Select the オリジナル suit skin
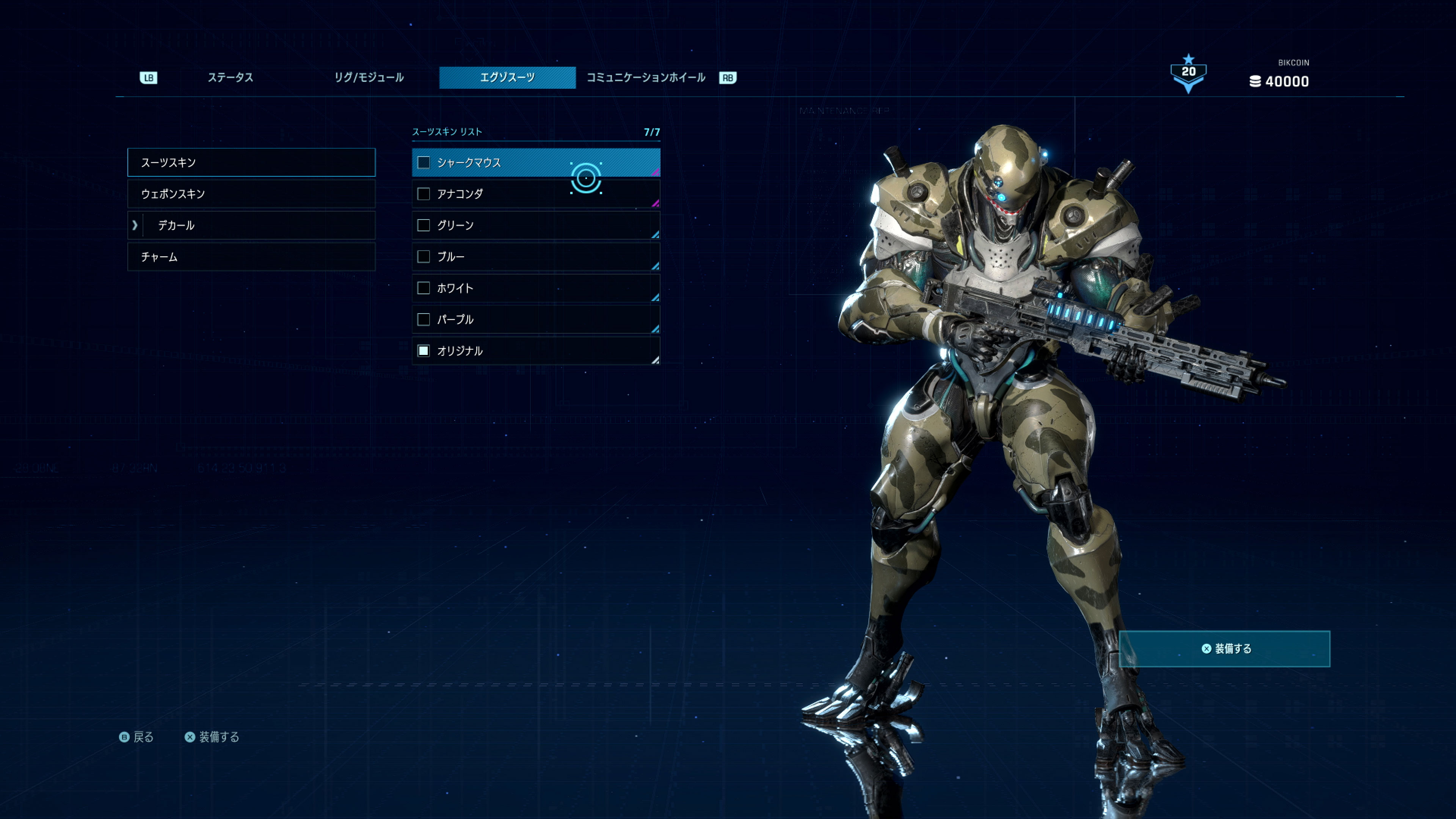Image resolution: width=1456 pixels, height=819 pixels. [535, 351]
